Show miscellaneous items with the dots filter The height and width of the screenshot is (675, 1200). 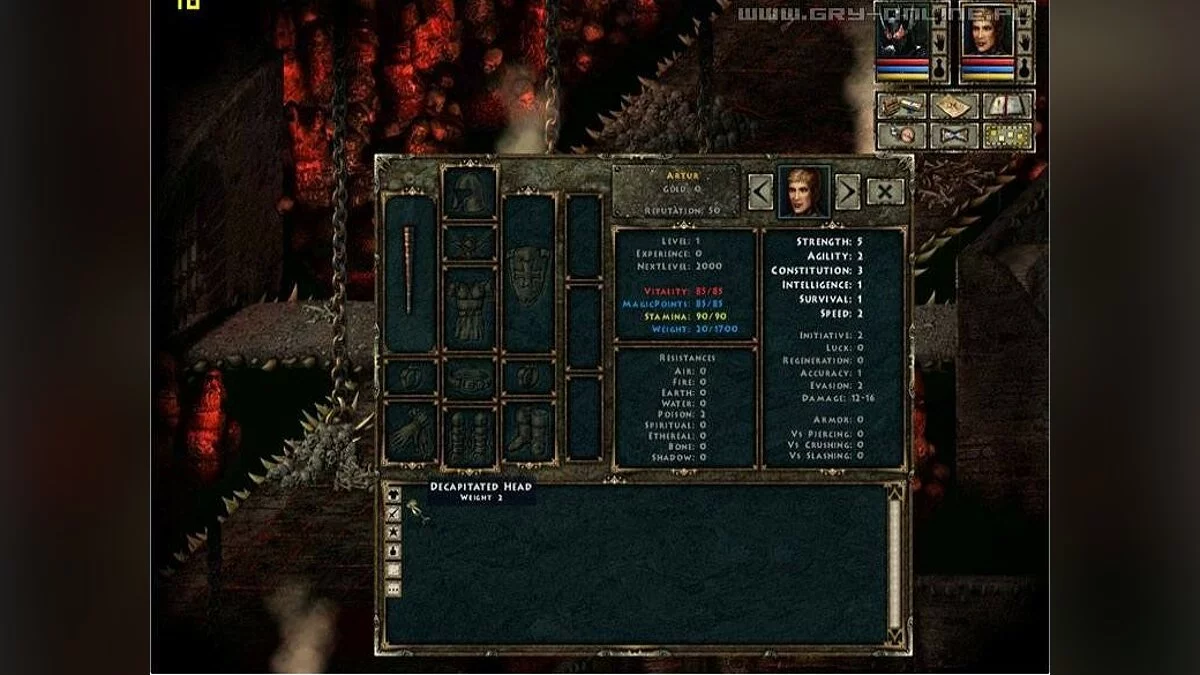click(x=394, y=589)
